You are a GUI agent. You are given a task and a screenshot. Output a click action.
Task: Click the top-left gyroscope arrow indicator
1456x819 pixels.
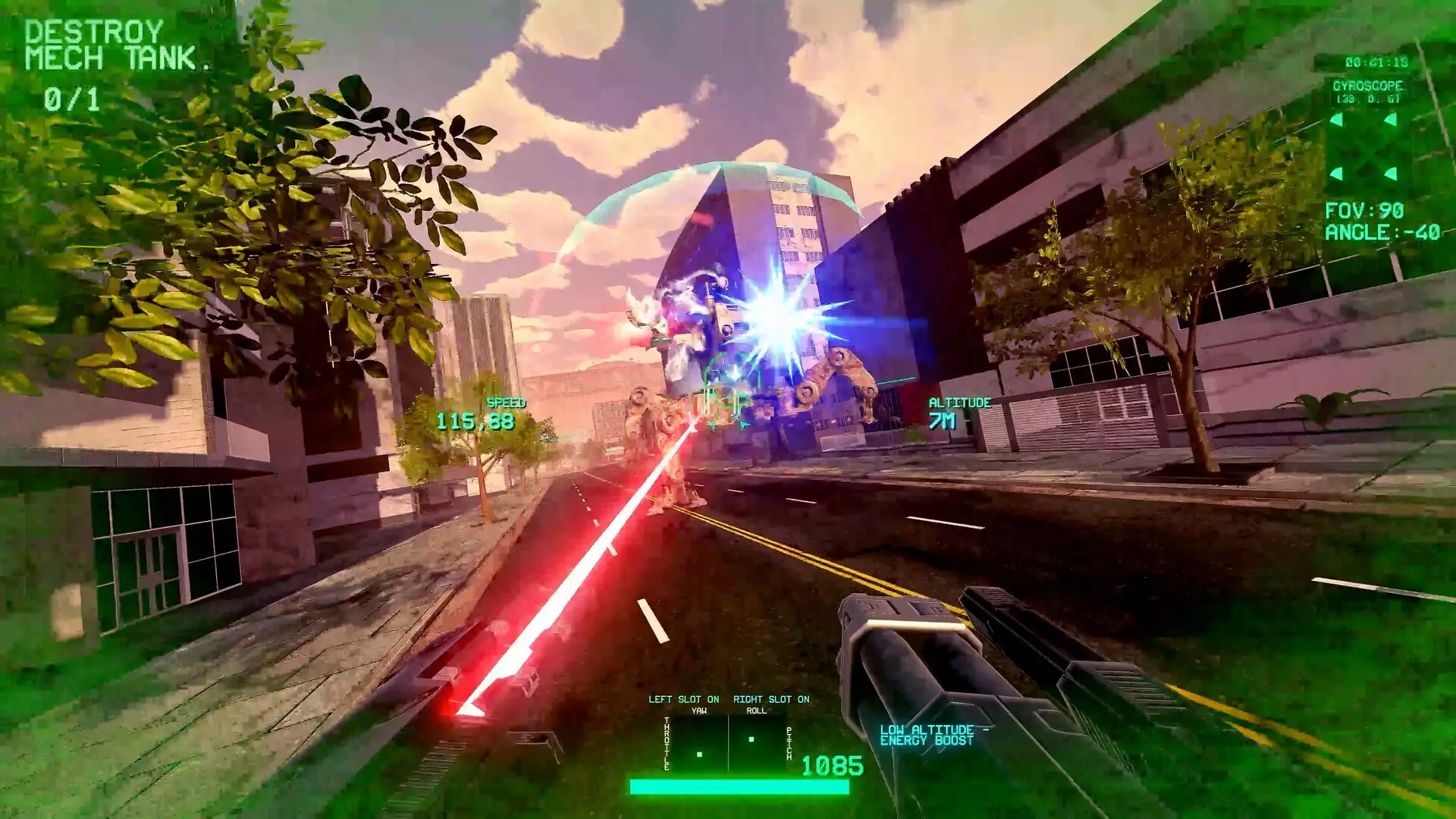[1336, 120]
